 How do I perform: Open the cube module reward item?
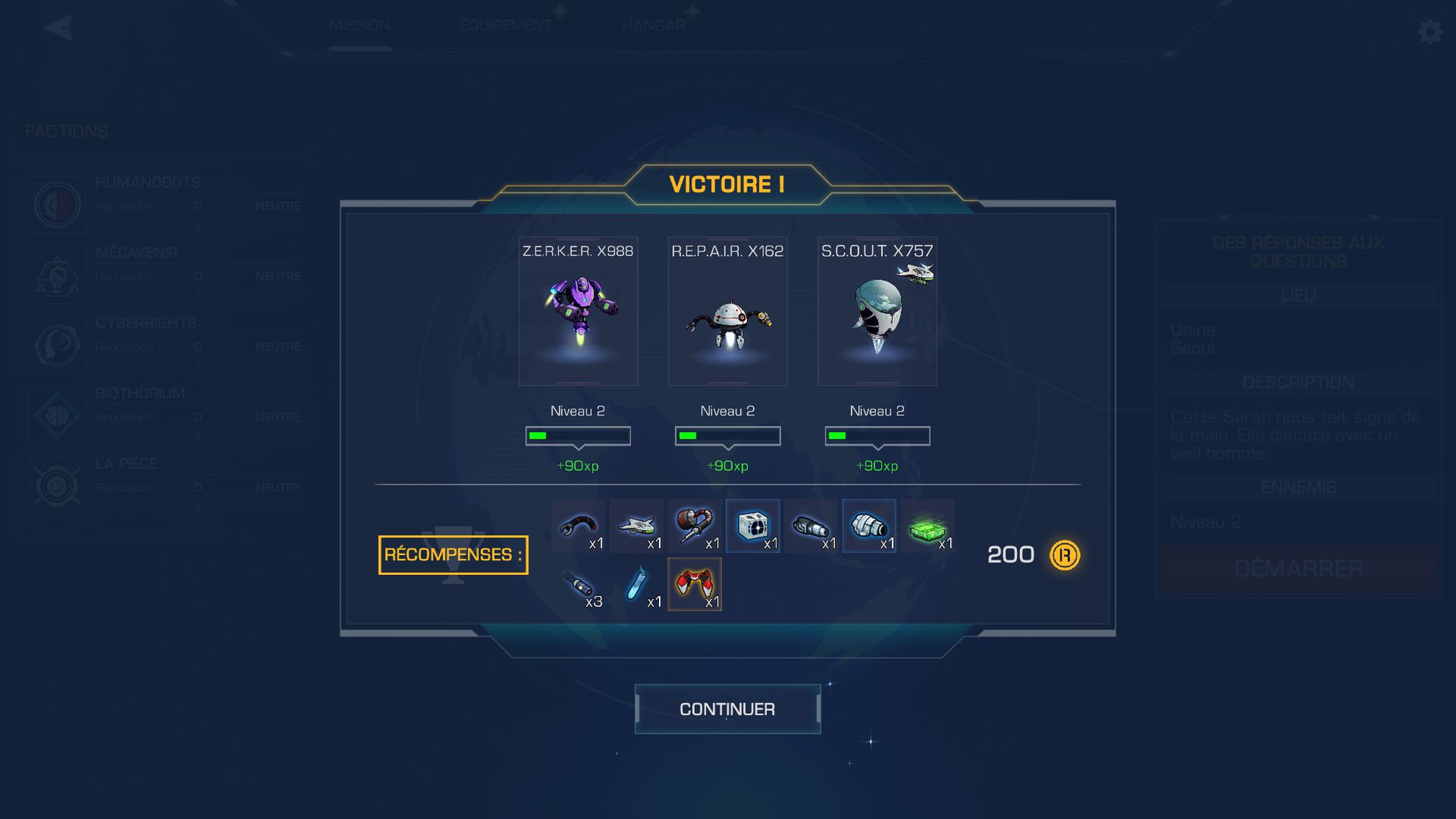point(753,523)
